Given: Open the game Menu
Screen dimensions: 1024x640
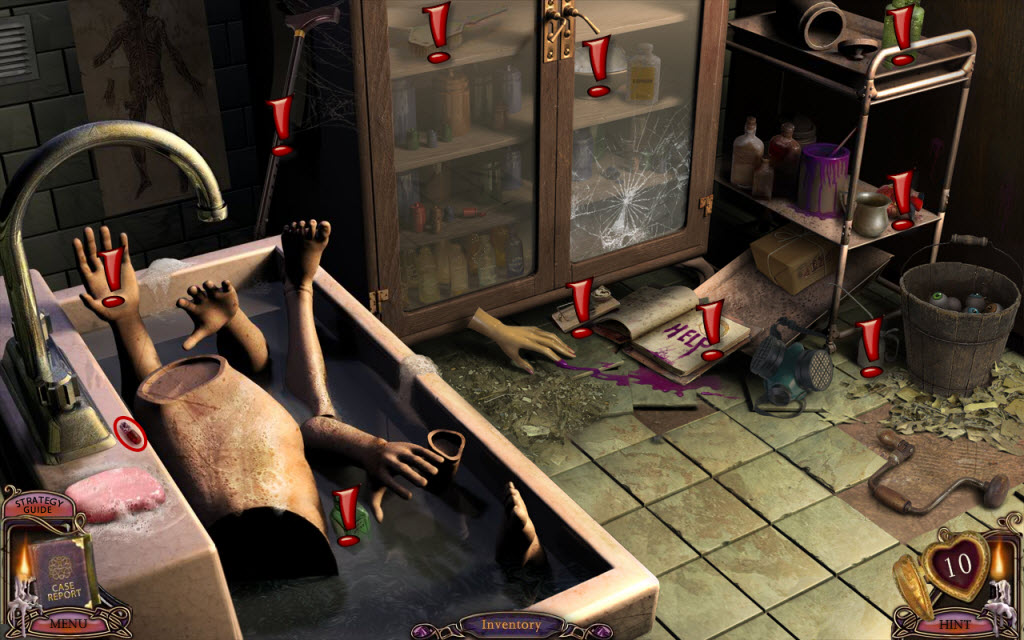Looking at the screenshot, I should point(67,624).
